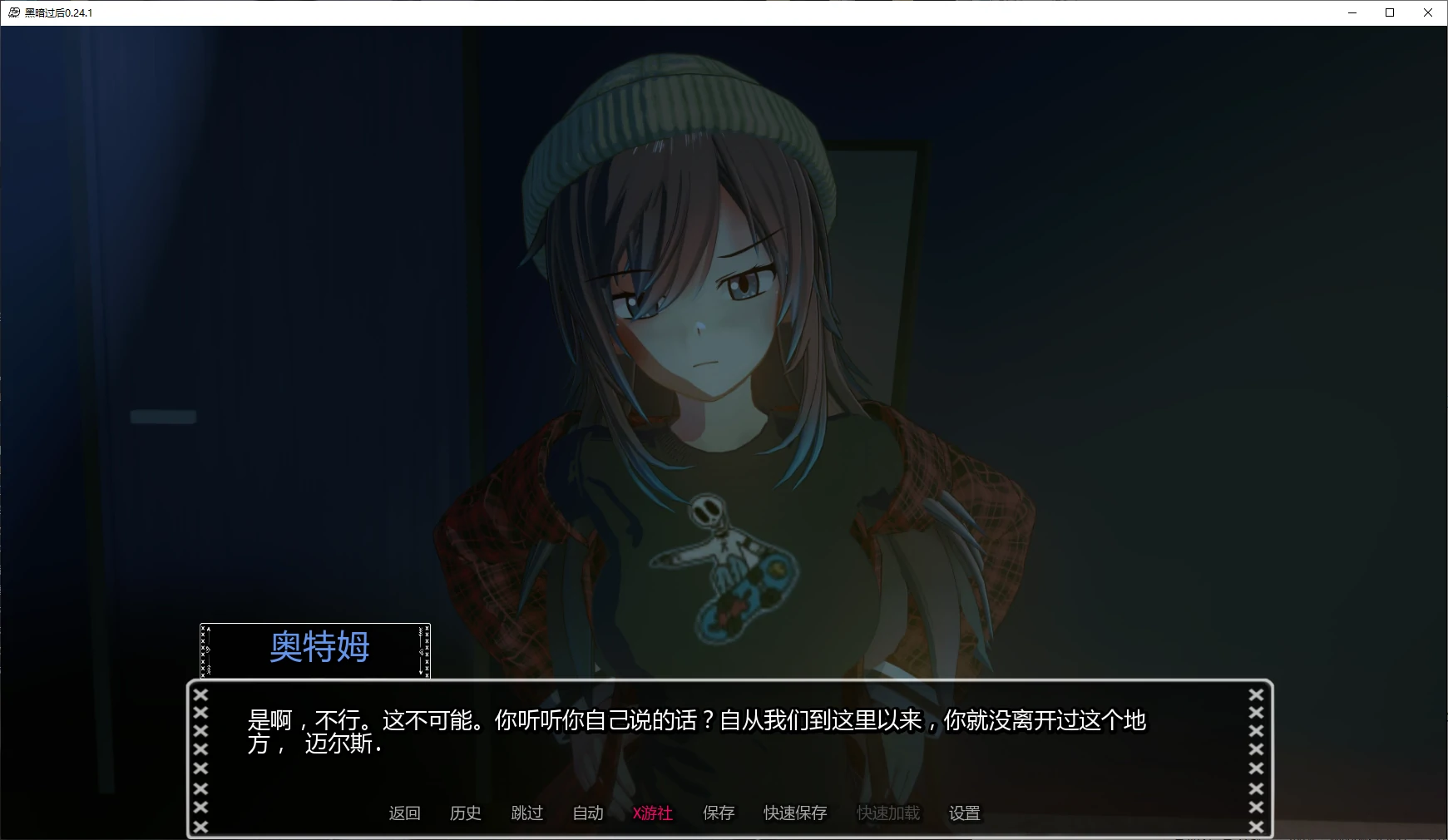Image resolution: width=1448 pixels, height=840 pixels.
Task: Maximize the game window
Action: 1389,12
